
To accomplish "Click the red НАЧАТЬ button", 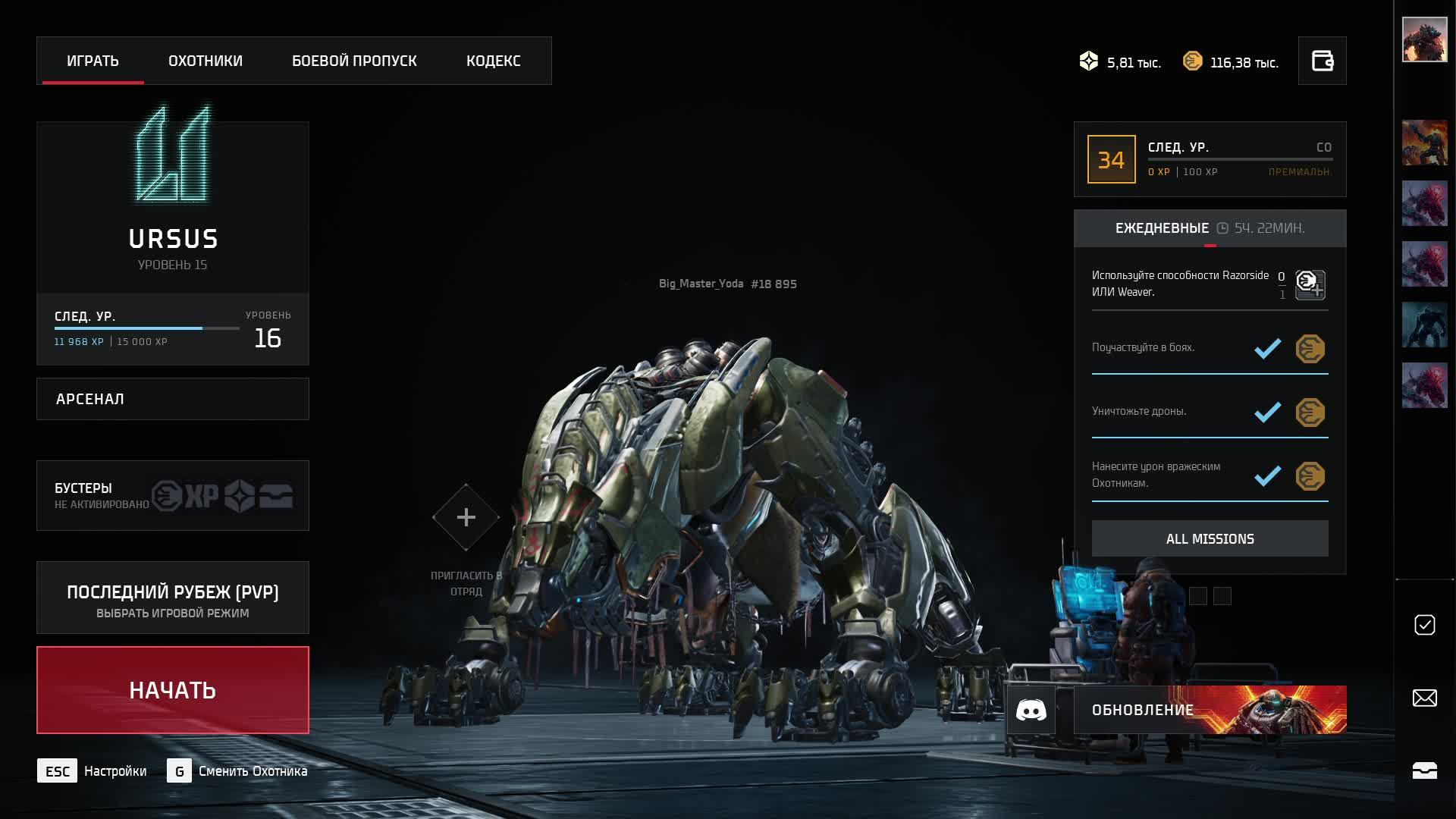I will [x=173, y=690].
